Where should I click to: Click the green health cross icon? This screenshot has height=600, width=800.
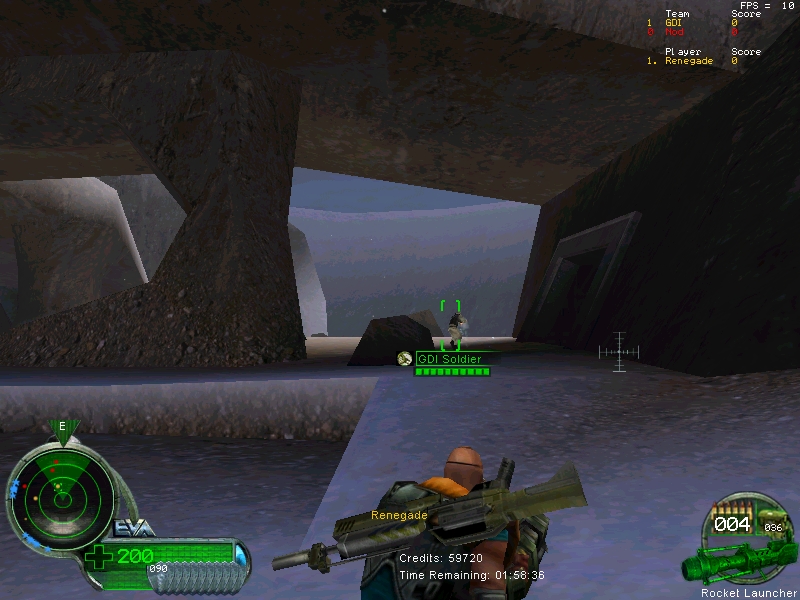click(99, 557)
